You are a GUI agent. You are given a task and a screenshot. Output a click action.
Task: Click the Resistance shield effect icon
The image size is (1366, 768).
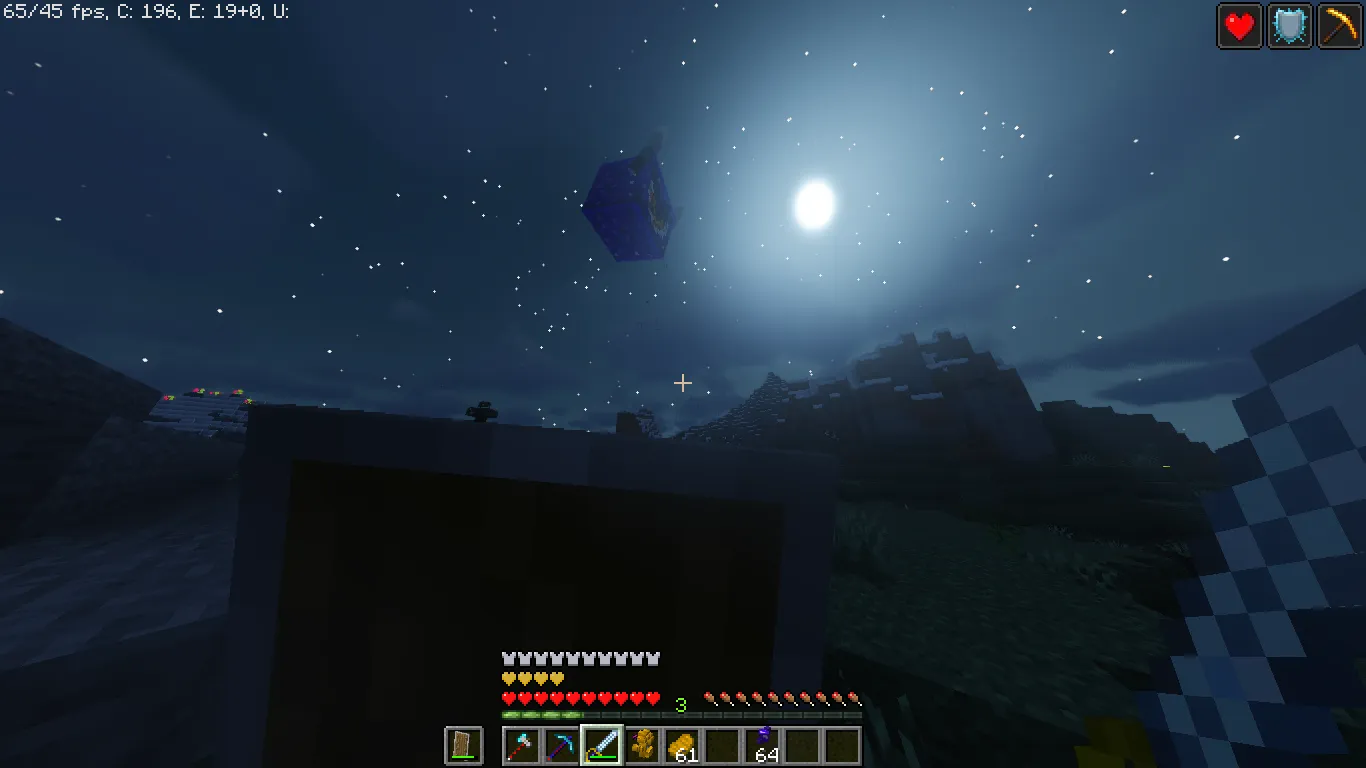[x=1289, y=26]
